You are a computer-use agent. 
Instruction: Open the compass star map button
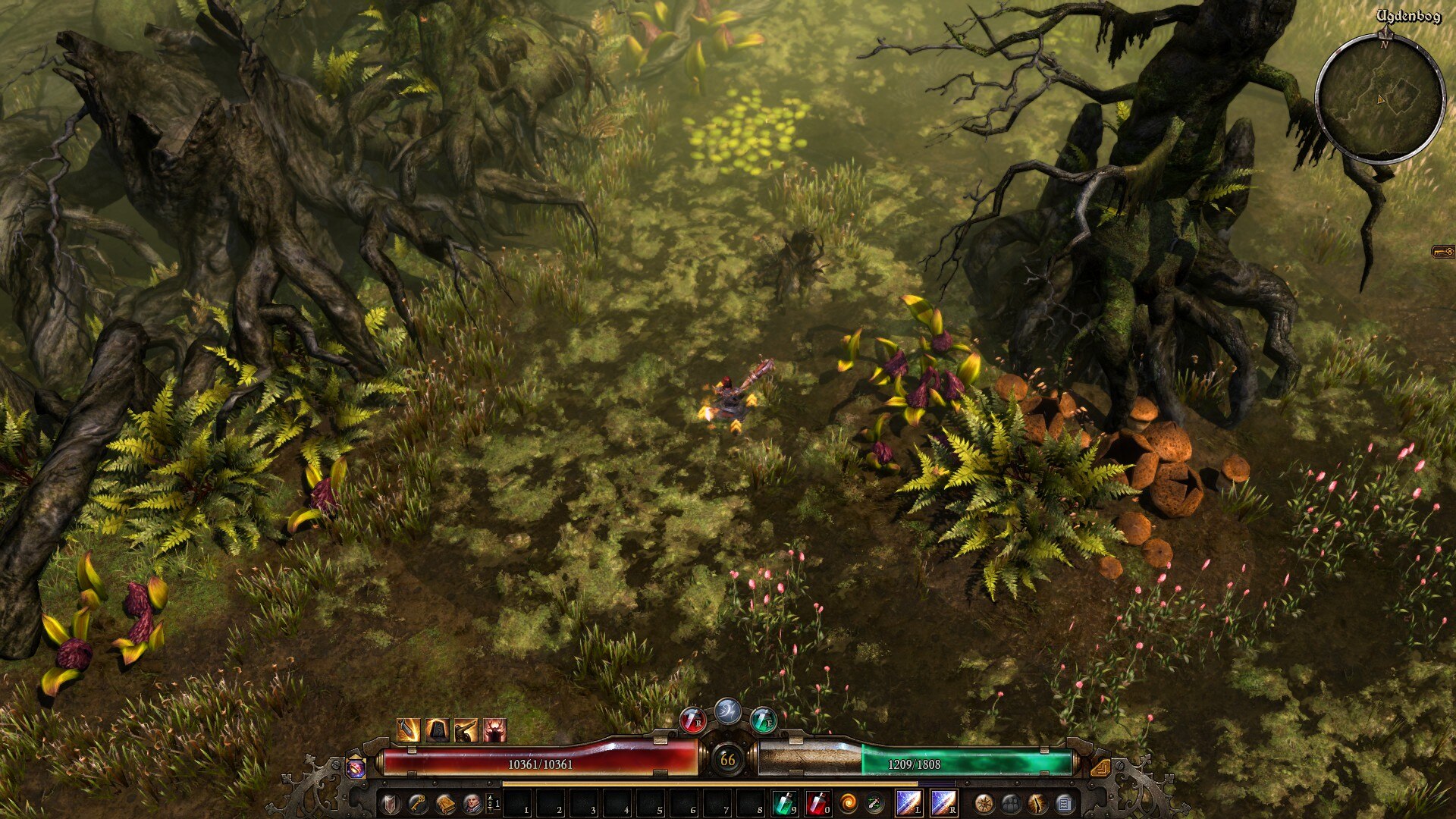pos(984,803)
